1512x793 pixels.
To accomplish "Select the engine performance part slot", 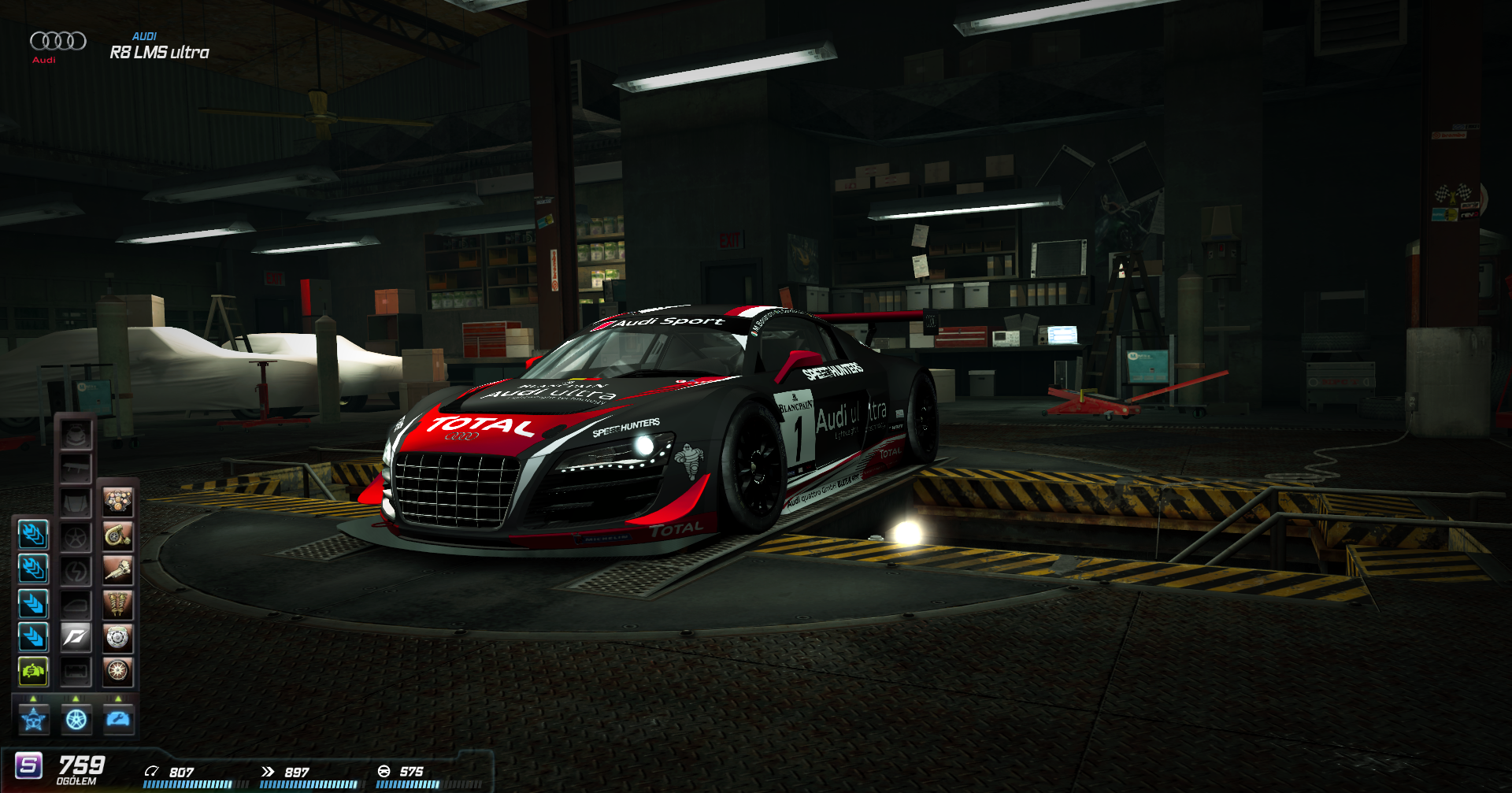I will 118,502.
